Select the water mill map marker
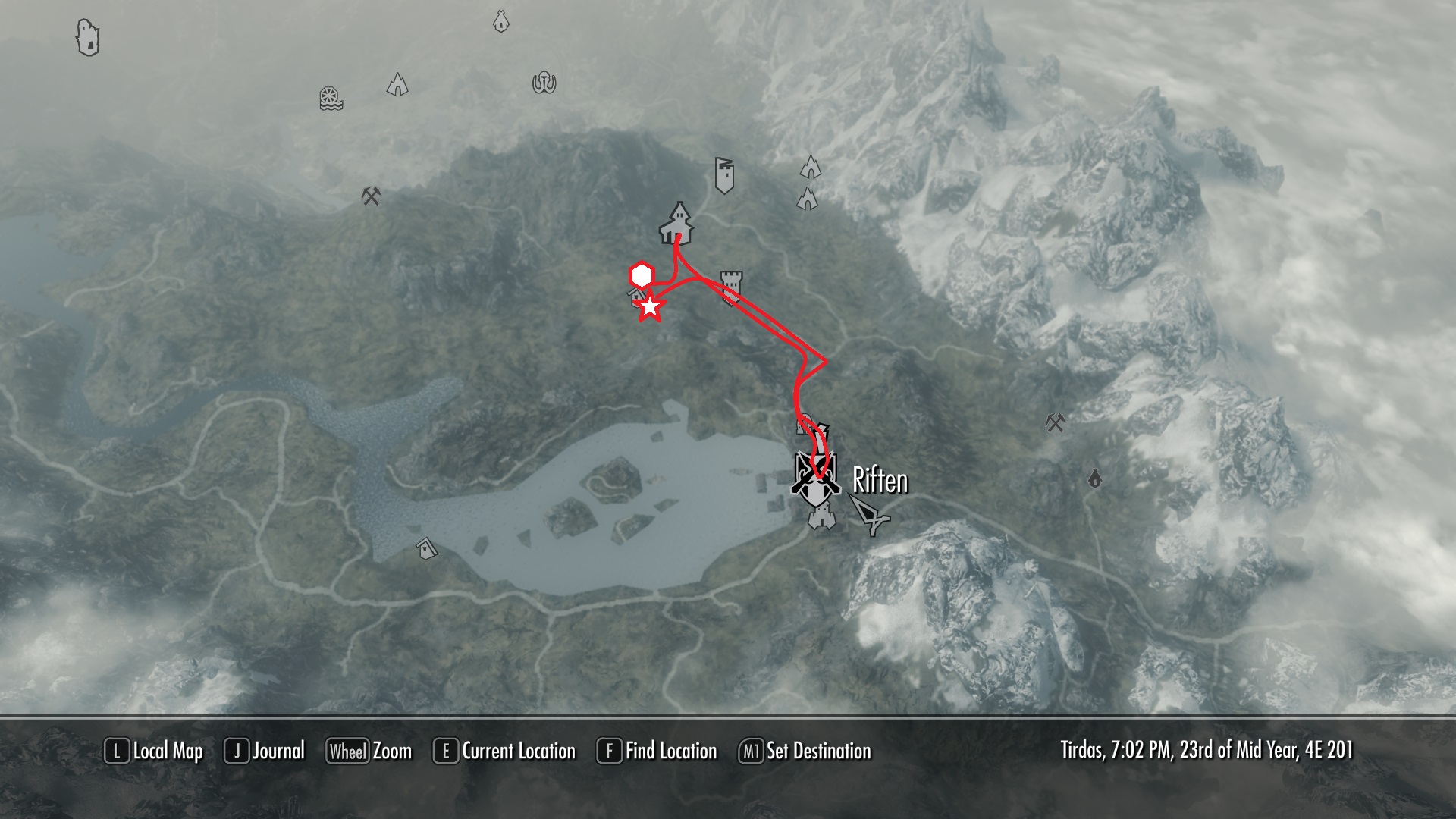1456x819 pixels. pos(331,99)
